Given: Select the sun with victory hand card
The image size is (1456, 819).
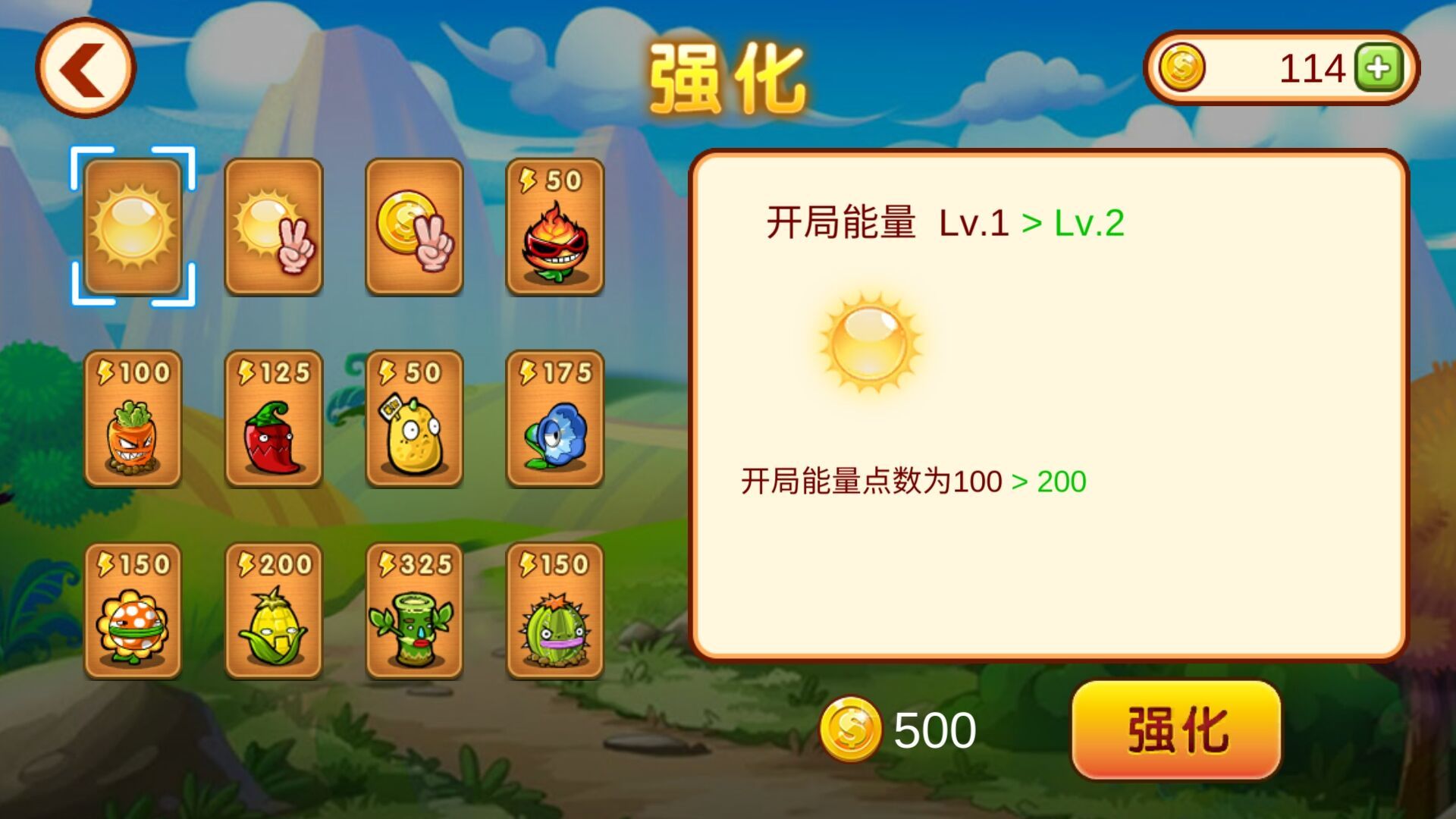Looking at the screenshot, I should click(x=276, y=225).
